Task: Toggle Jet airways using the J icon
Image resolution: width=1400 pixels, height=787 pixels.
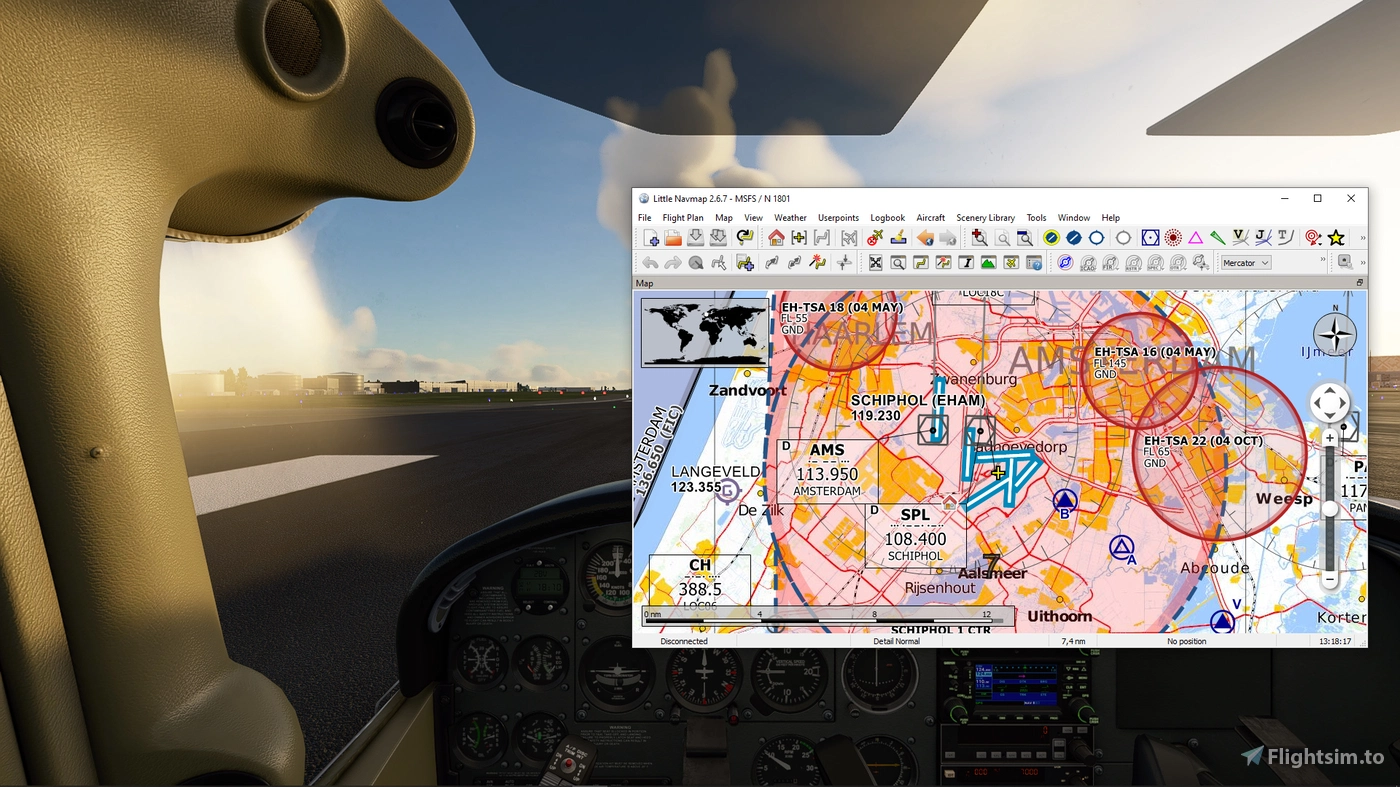Action: [x=1261, y=236]
